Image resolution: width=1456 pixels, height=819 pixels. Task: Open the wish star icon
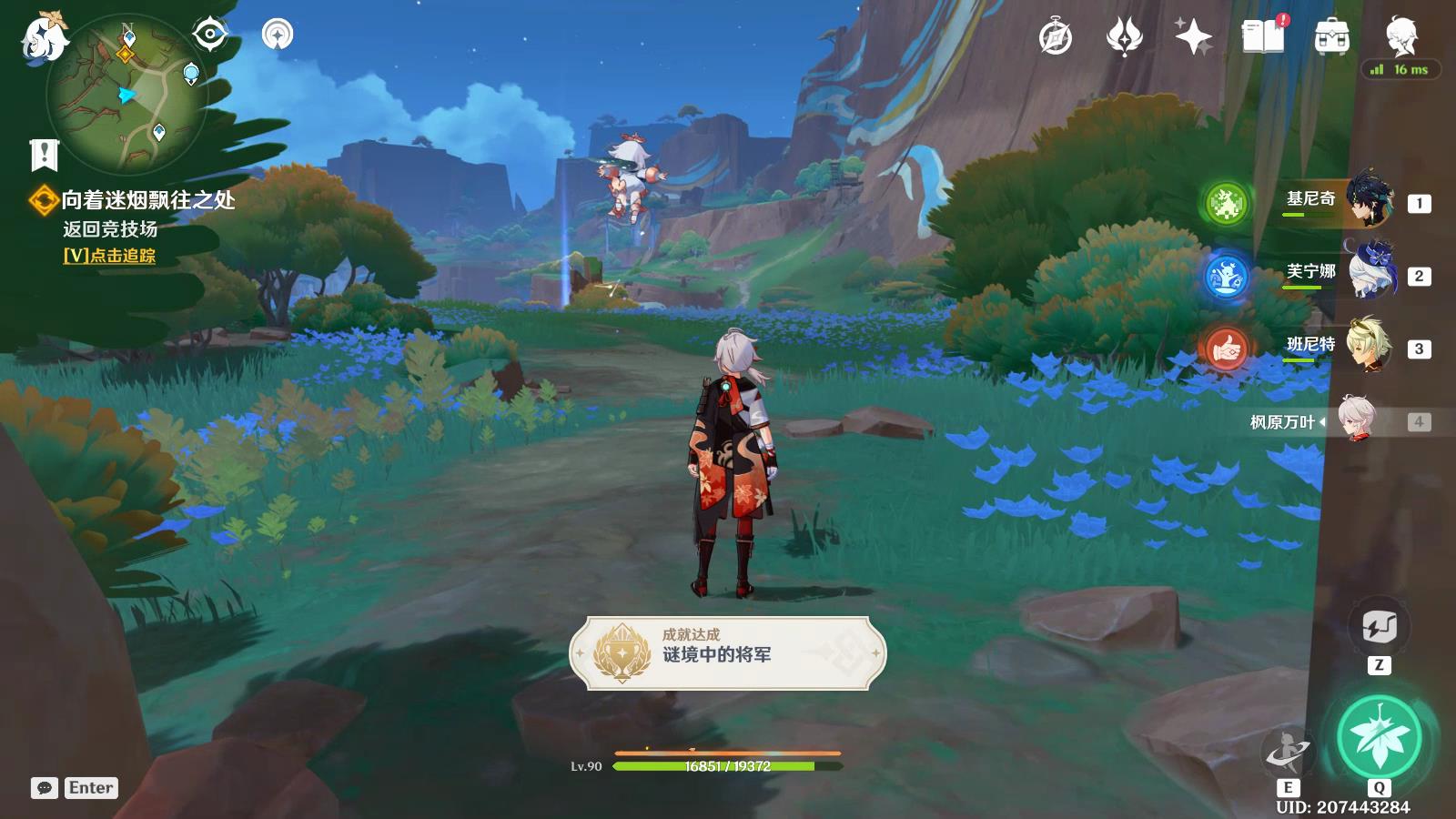coord(1193,37)
